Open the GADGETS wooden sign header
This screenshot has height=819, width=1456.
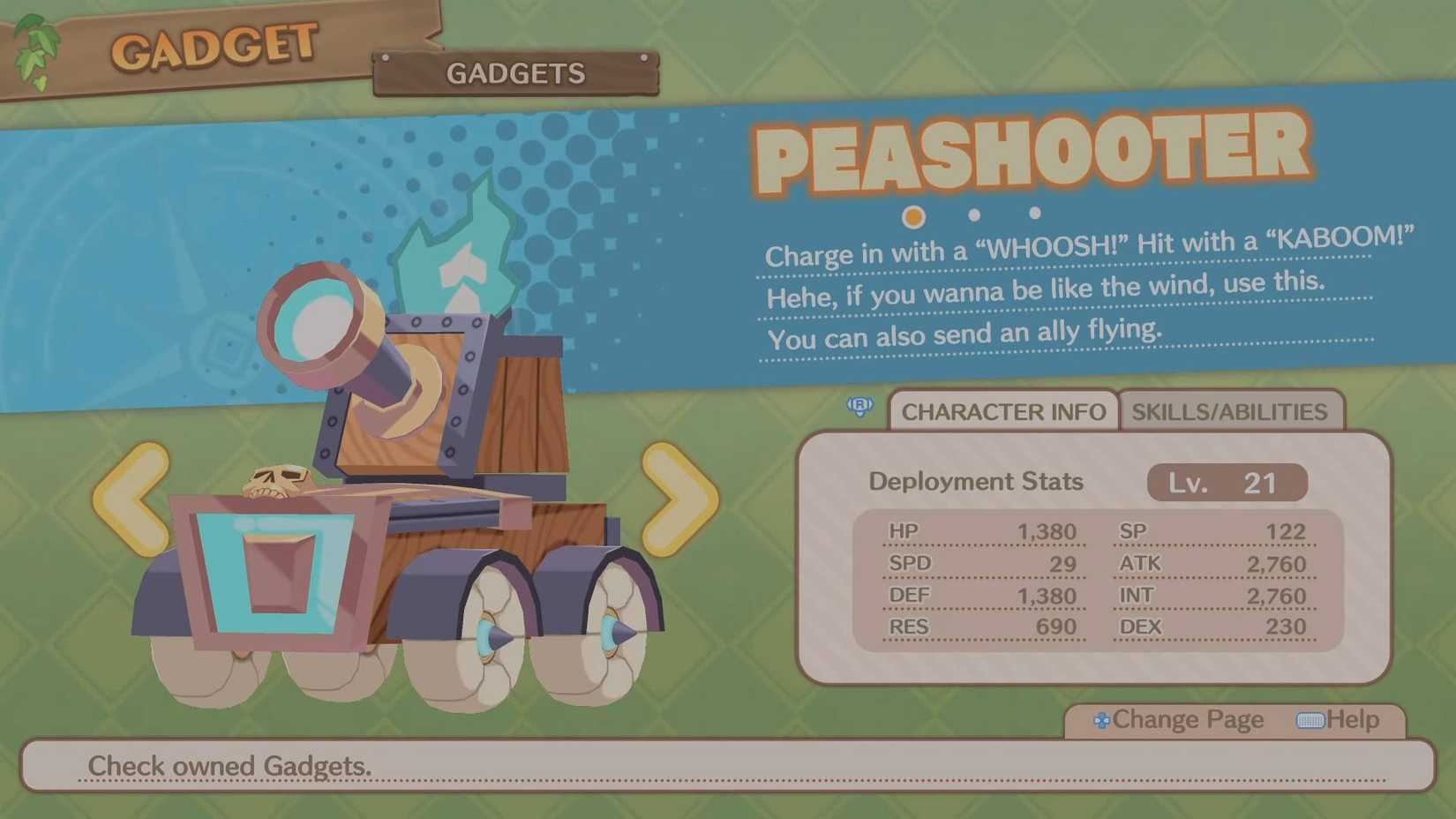point(515,73)
